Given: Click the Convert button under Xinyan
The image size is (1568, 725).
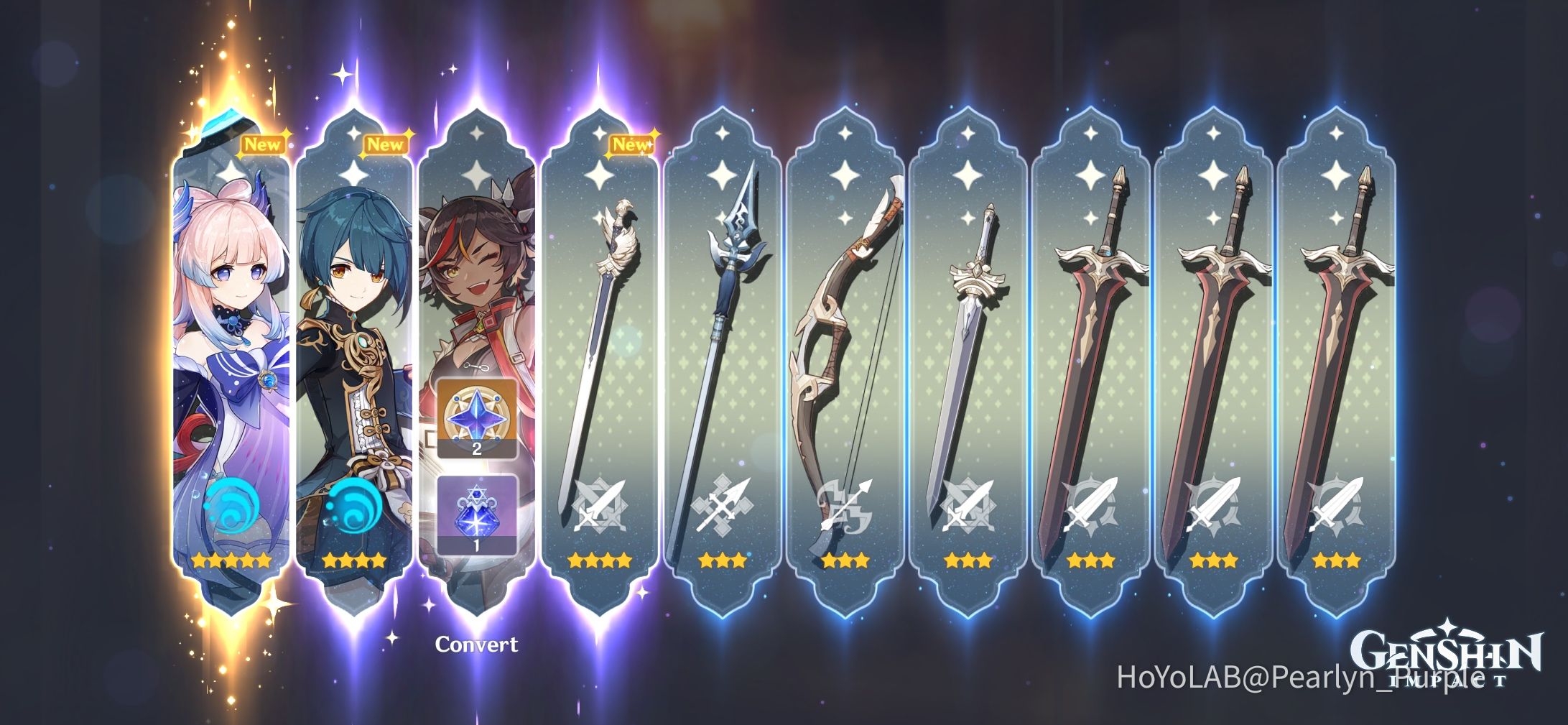Looking at the screenshot, I should click(x=477, y=645).
